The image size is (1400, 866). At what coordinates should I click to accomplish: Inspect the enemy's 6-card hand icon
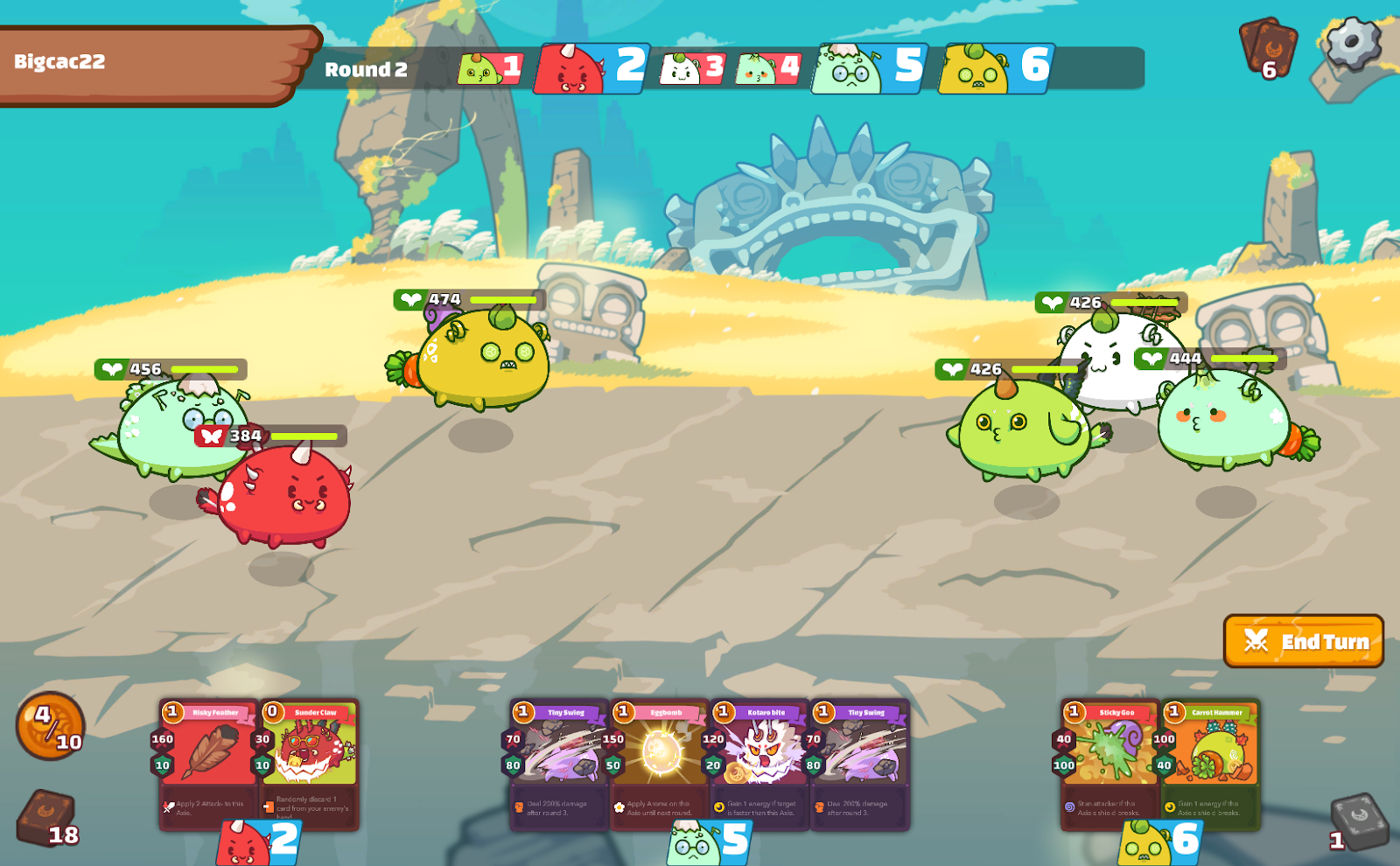point(1267,48)
